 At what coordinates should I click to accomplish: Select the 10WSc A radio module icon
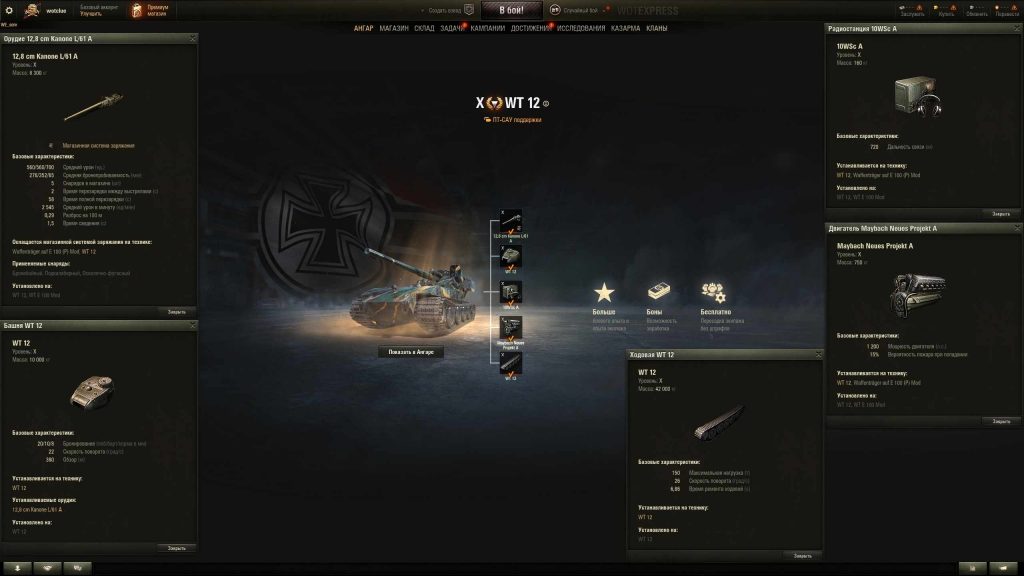coord(511,292)
